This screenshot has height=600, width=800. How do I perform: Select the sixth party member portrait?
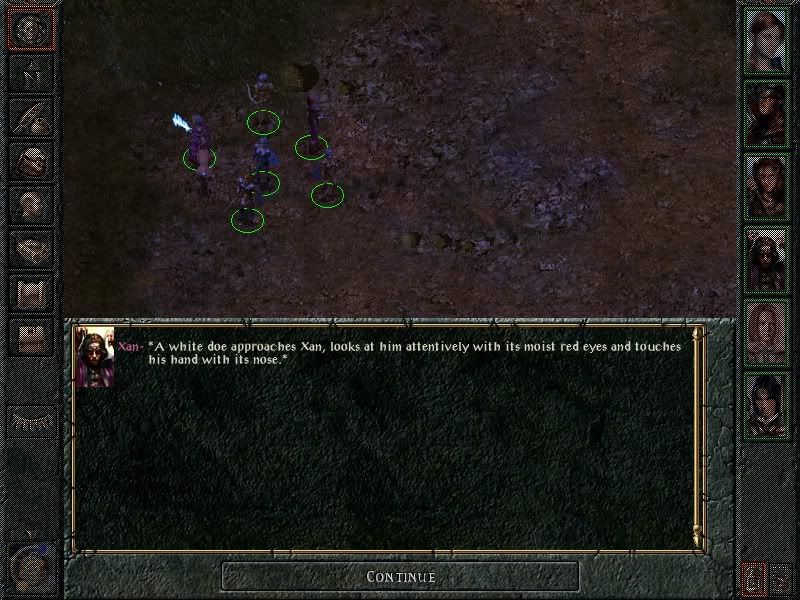click(x=767, y=405)
